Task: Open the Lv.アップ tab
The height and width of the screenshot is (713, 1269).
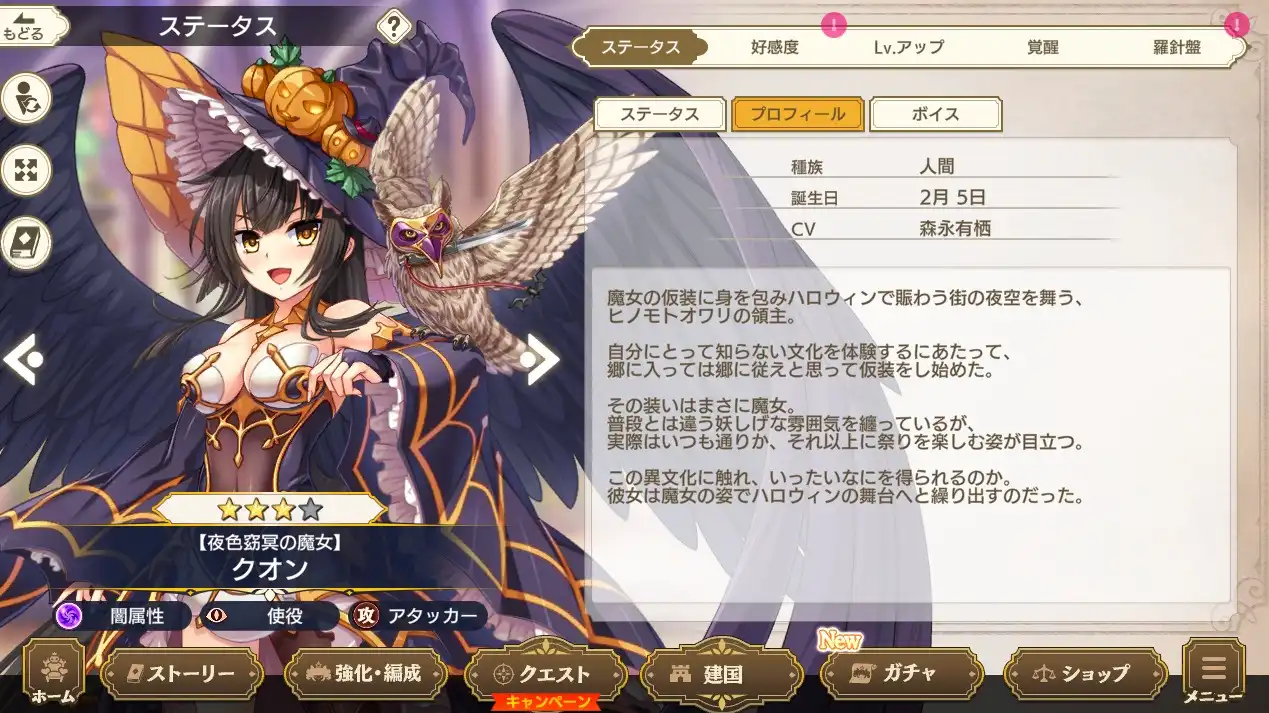Action: tap(908, 47)
